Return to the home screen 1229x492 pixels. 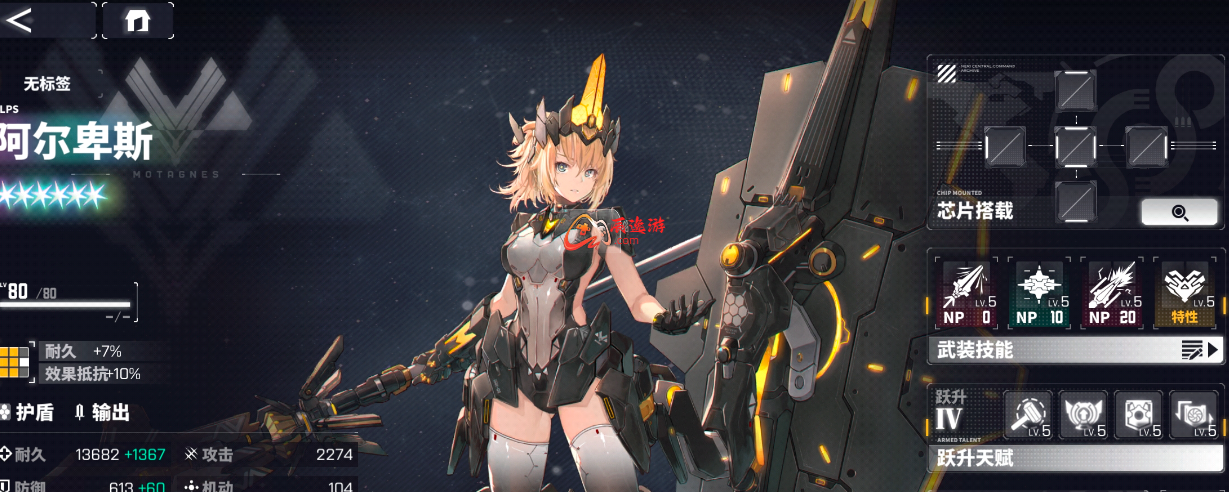pos(137,21)
